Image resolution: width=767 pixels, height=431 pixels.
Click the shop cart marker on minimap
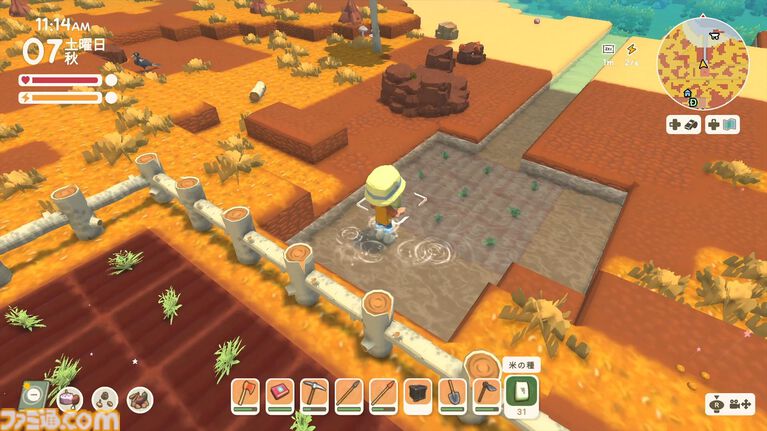click(x=713, y=34)
